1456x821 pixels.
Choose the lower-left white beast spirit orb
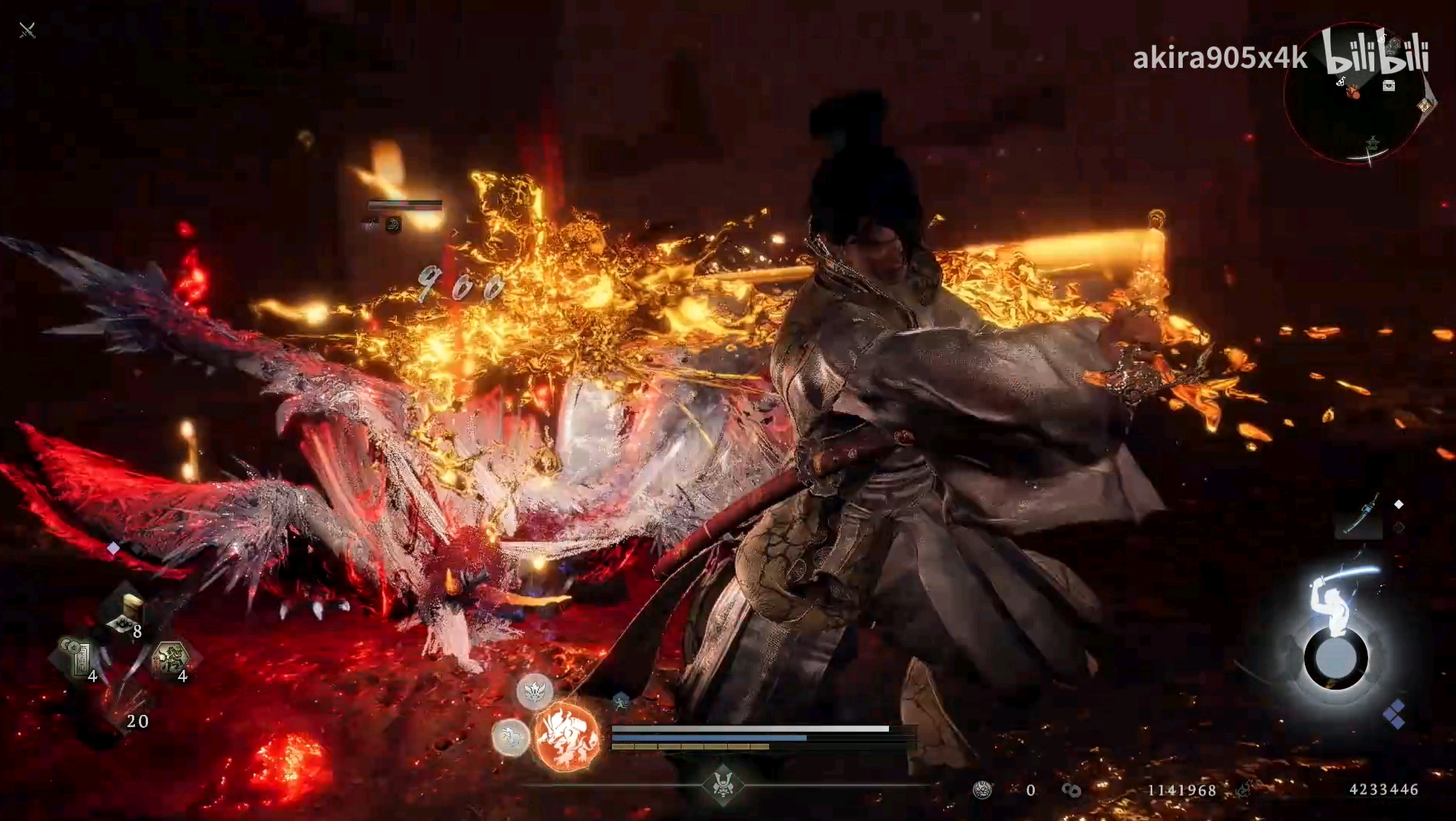click(x=510, y=737)
